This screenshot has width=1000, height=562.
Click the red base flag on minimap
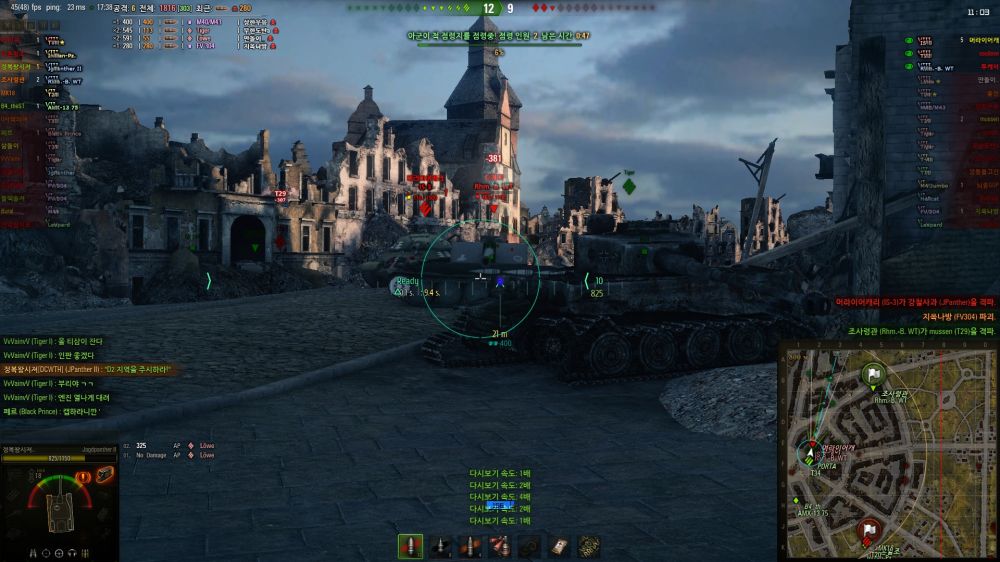[868, 529]
